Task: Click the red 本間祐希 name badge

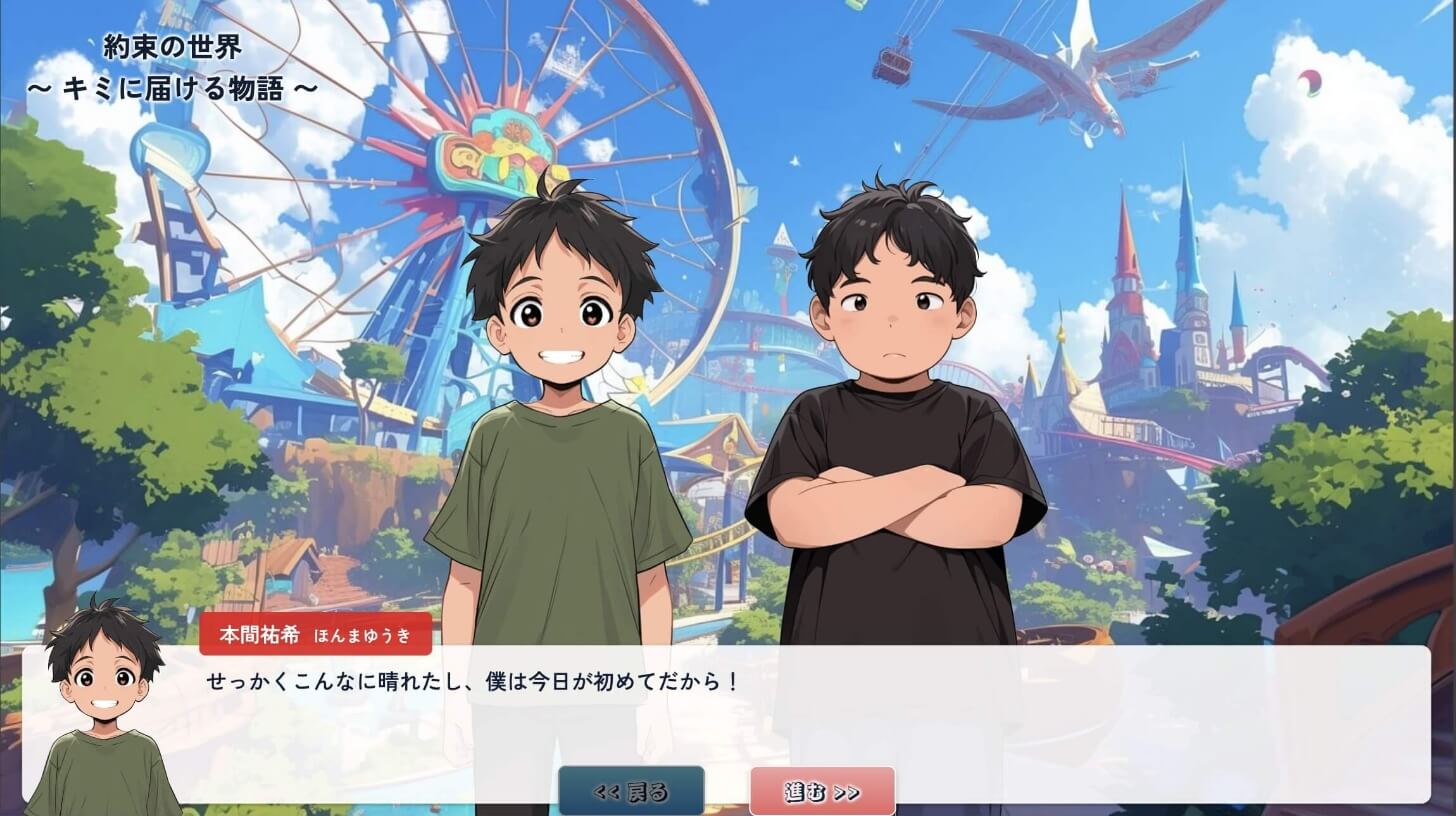Action: point(315,633)
